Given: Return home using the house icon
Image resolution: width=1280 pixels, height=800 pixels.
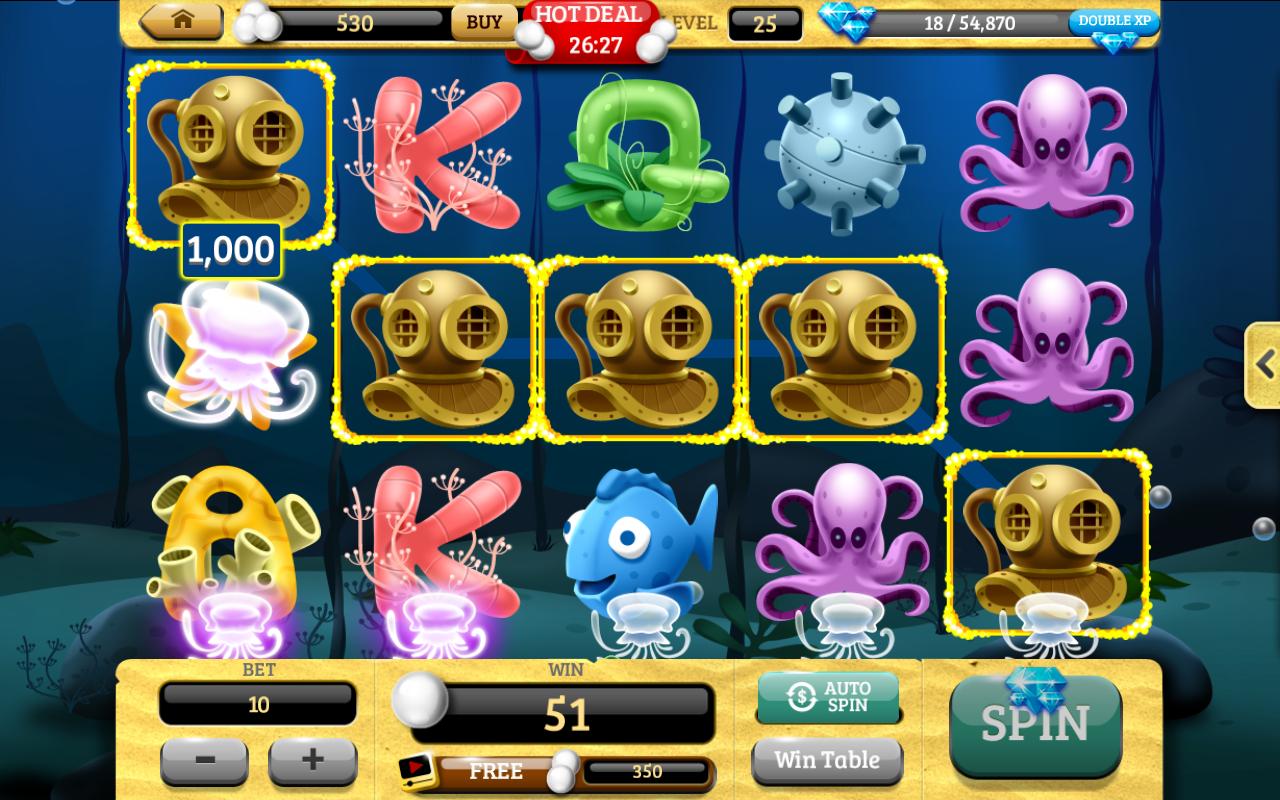Looking at the screenshot, I should point(181,21).
